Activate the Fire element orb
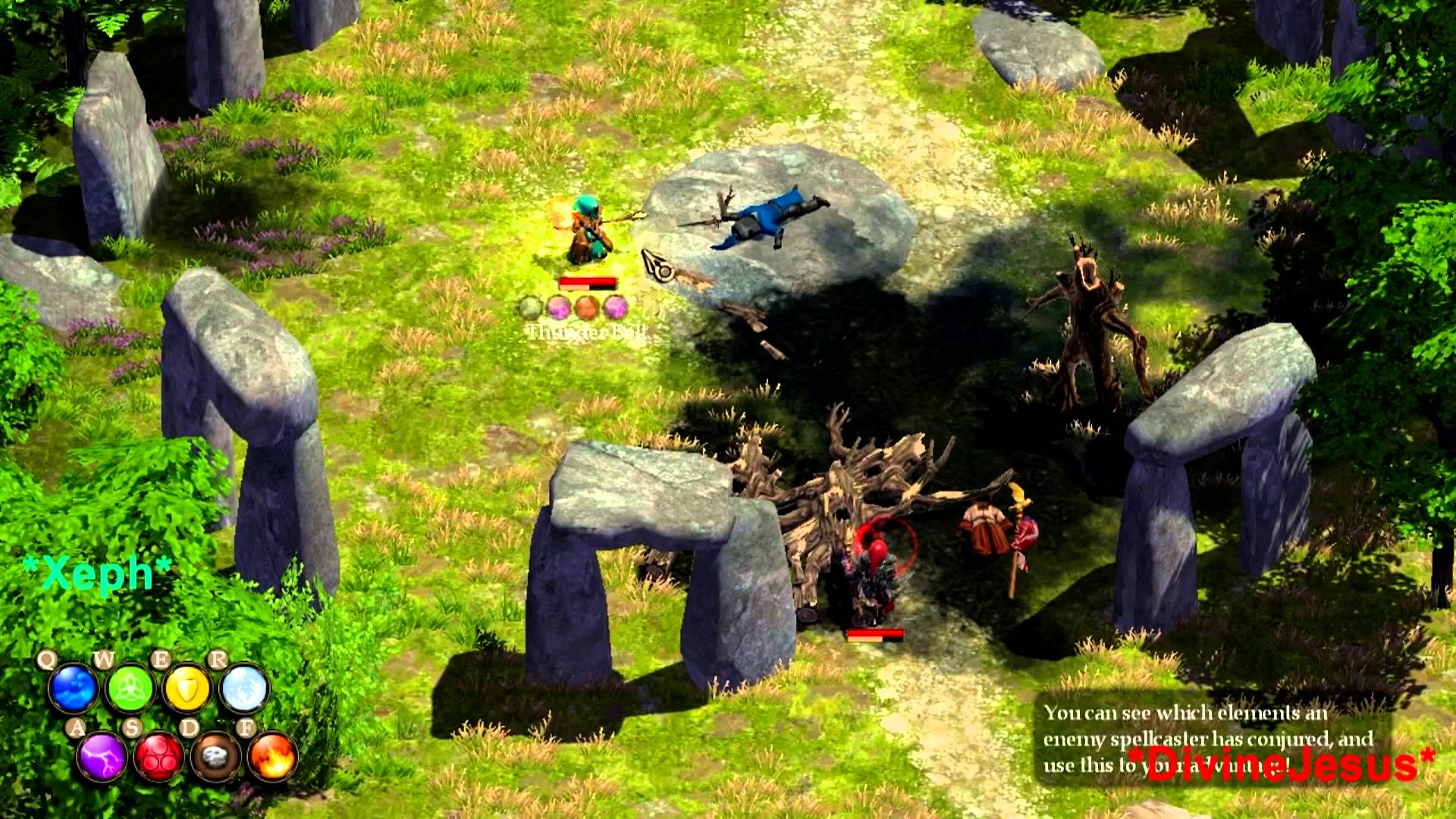1456x819 pixels. 272,756
